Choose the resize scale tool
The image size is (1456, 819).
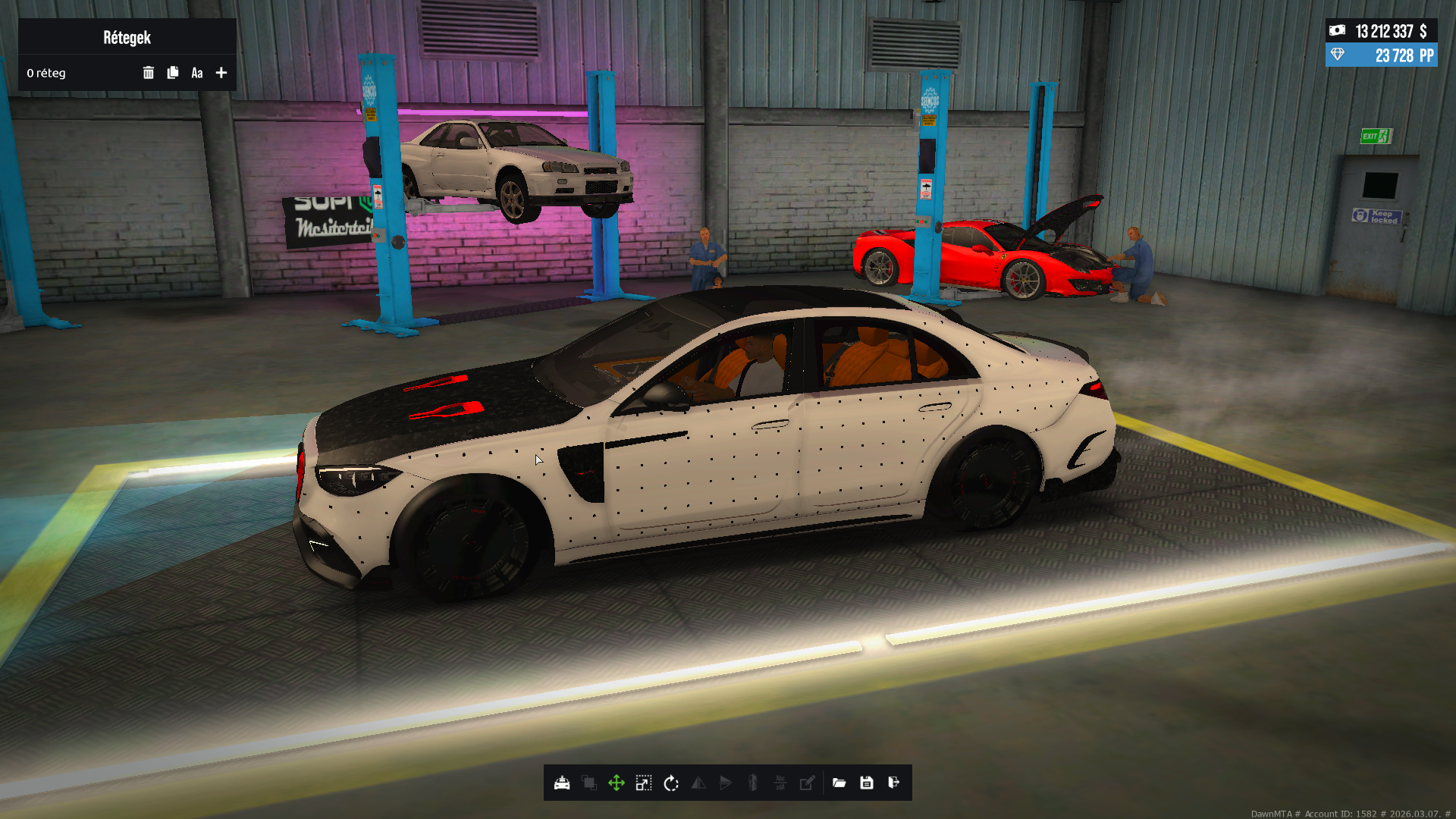pos(644,783)
